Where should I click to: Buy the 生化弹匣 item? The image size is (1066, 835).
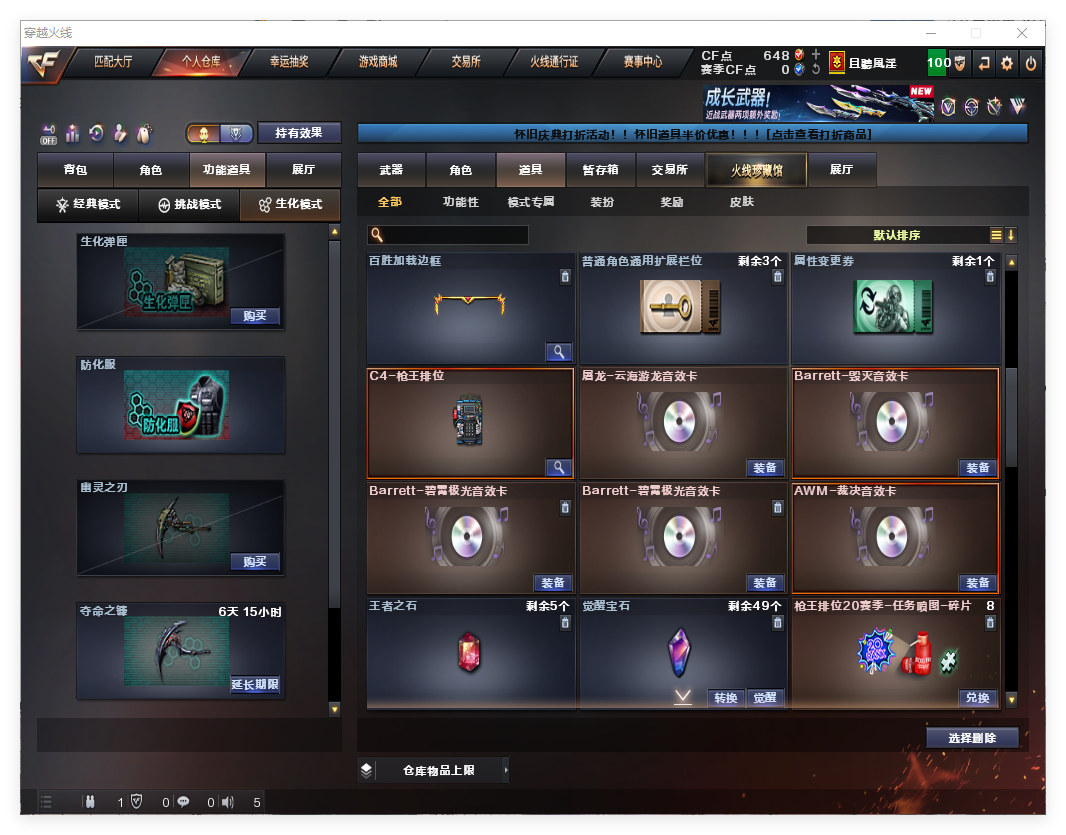coord(254,316)
